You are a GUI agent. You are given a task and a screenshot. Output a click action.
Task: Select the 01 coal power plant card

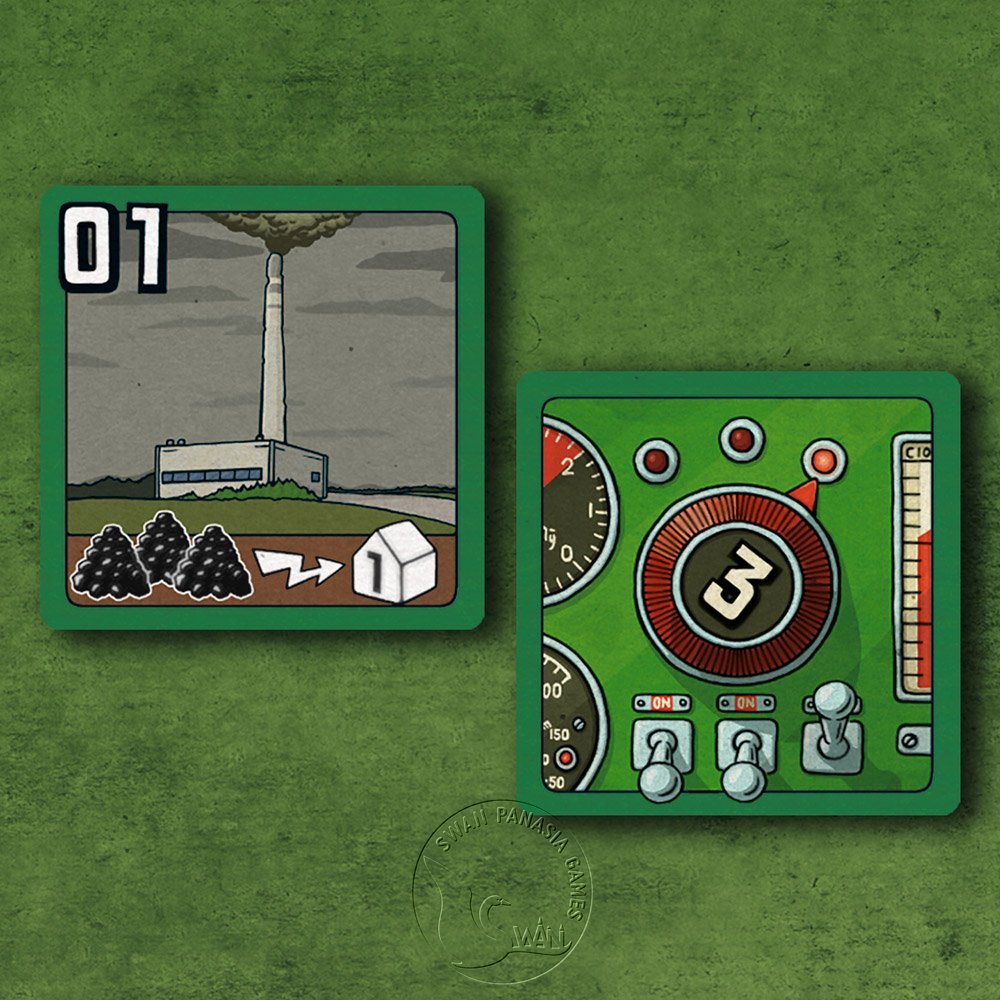click(x=262, y=407)
